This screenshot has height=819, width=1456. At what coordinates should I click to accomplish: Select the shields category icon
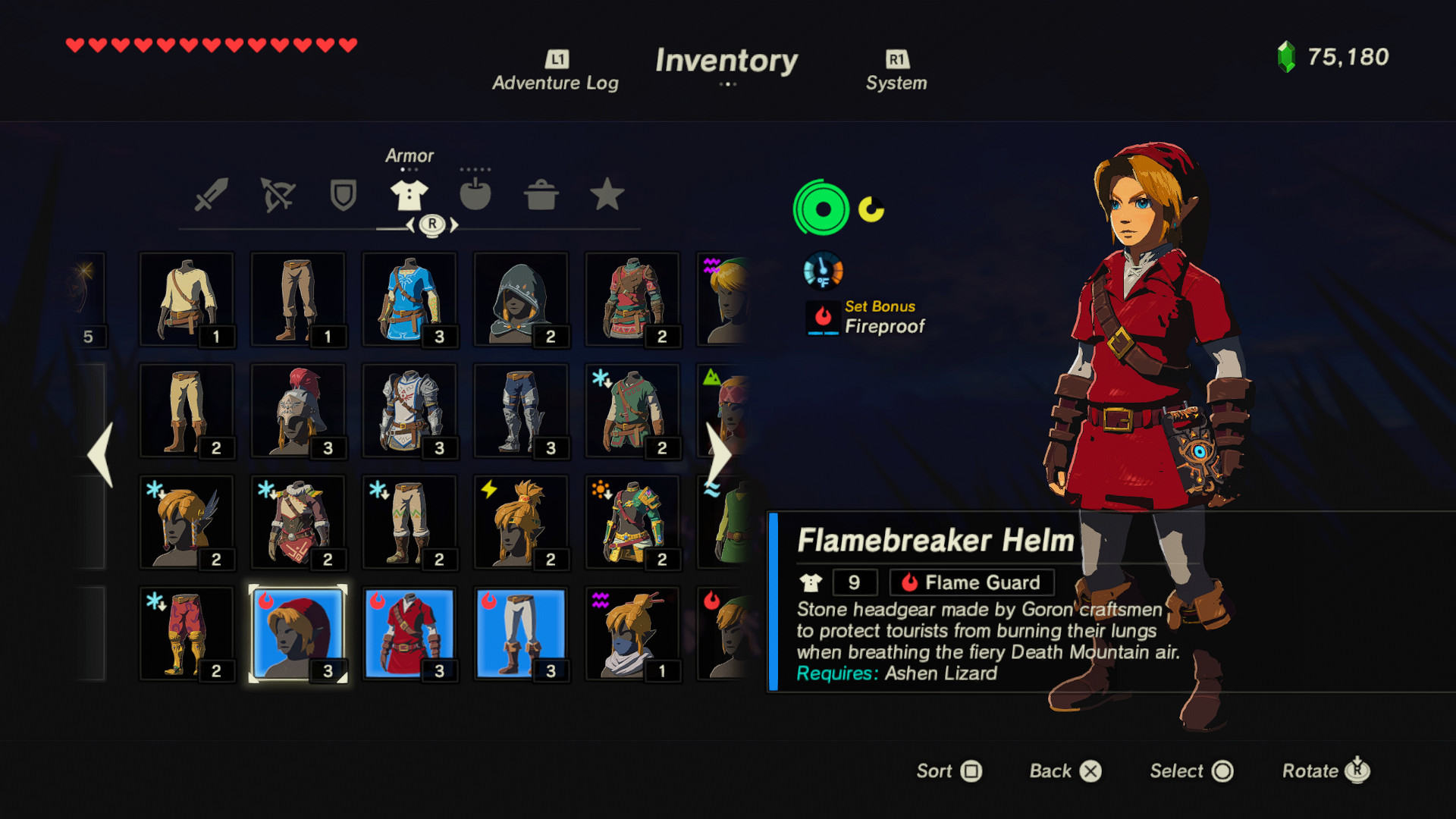[x=343, y=195]
